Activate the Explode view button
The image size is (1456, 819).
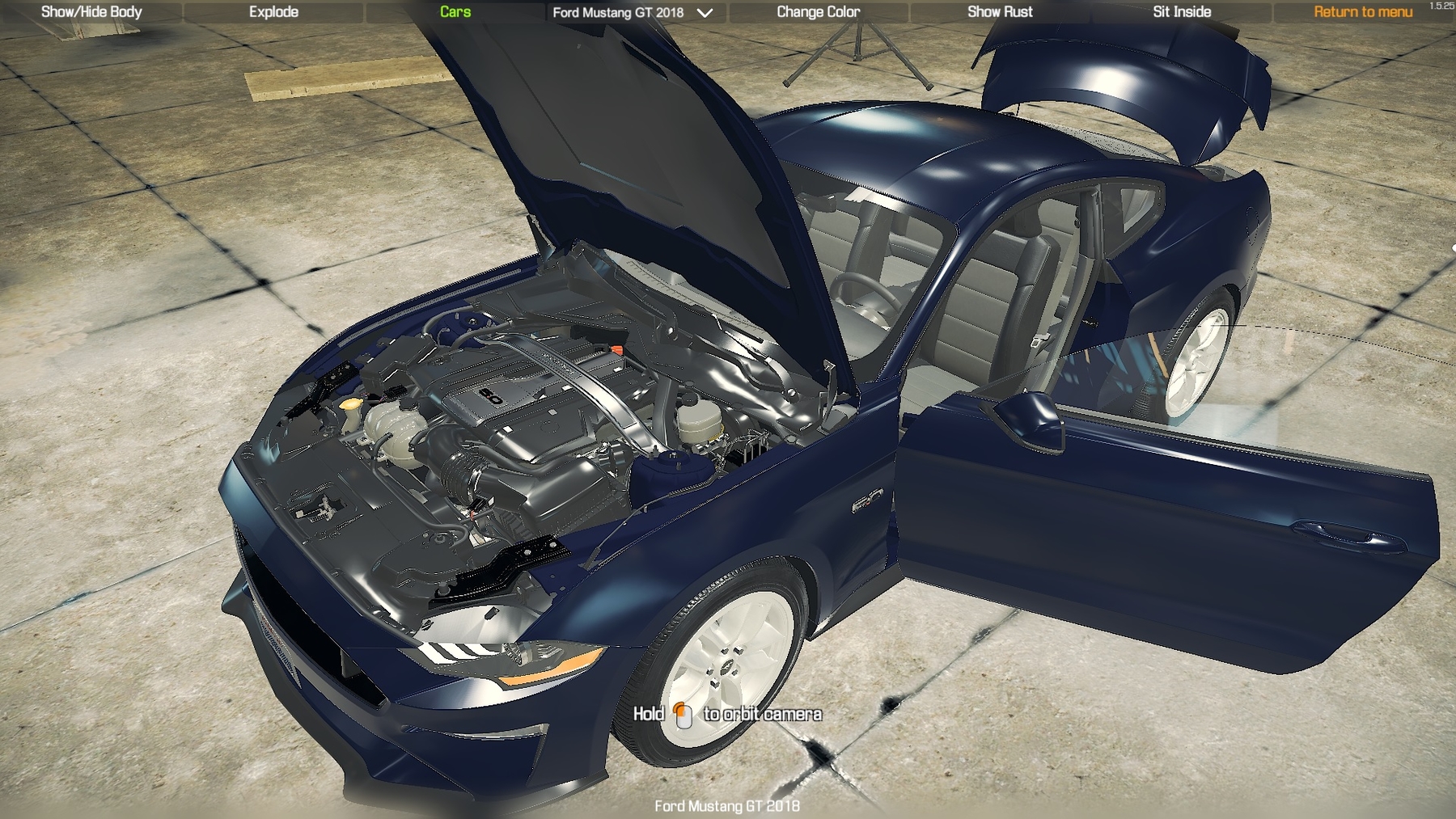point(273,12)
